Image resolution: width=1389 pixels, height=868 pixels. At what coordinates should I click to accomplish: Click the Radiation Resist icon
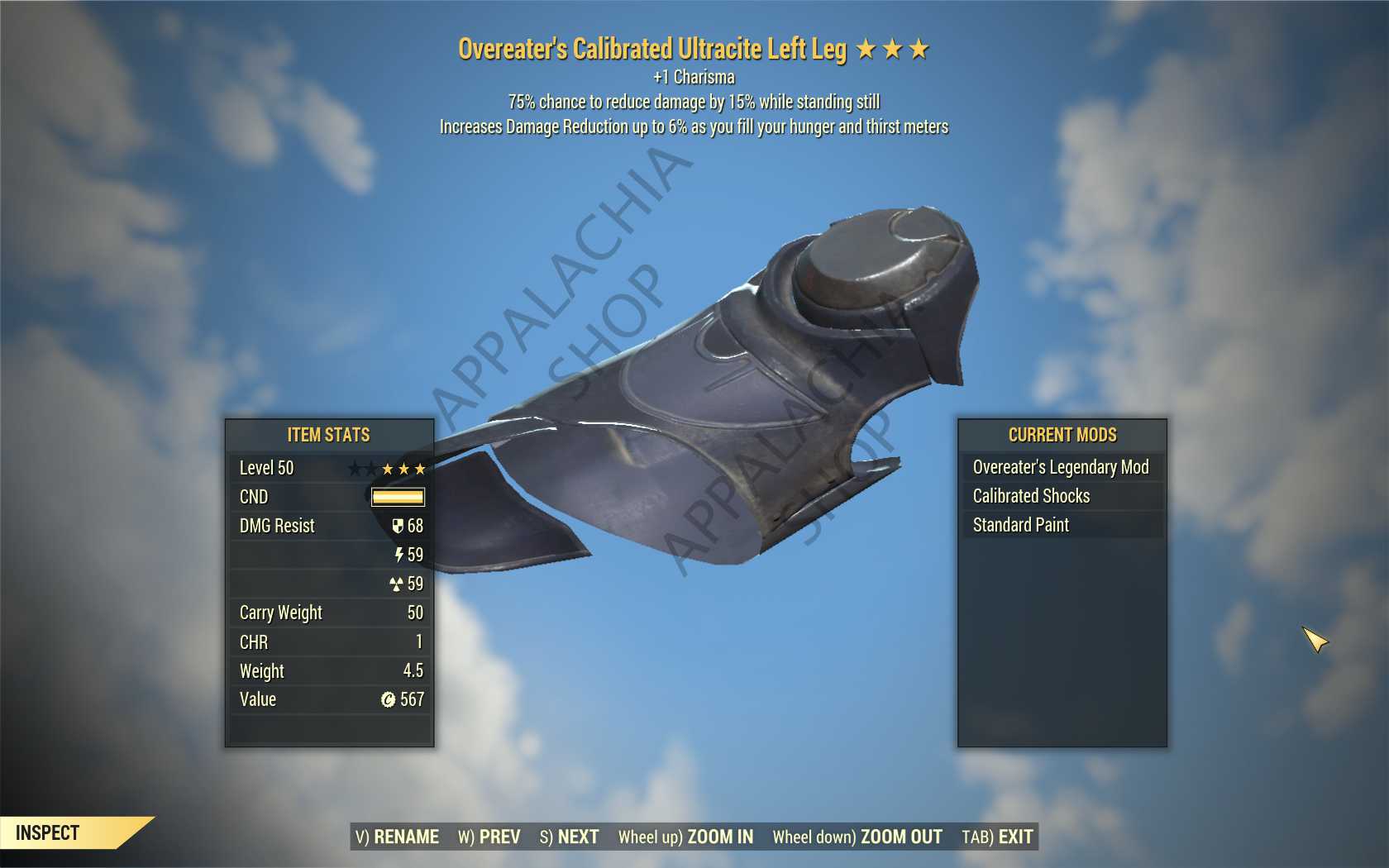pos(396,582)
